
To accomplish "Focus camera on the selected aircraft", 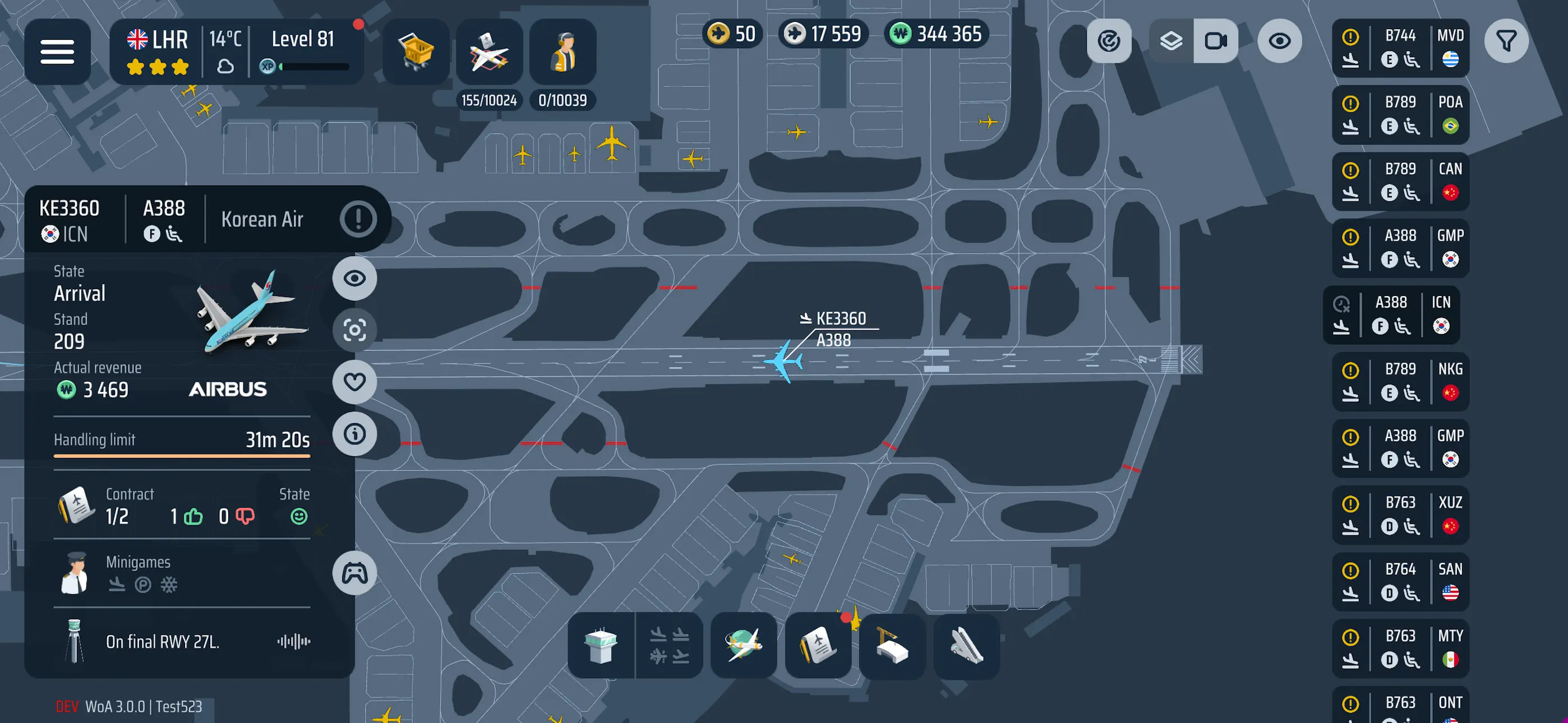I will pos(354,330).
